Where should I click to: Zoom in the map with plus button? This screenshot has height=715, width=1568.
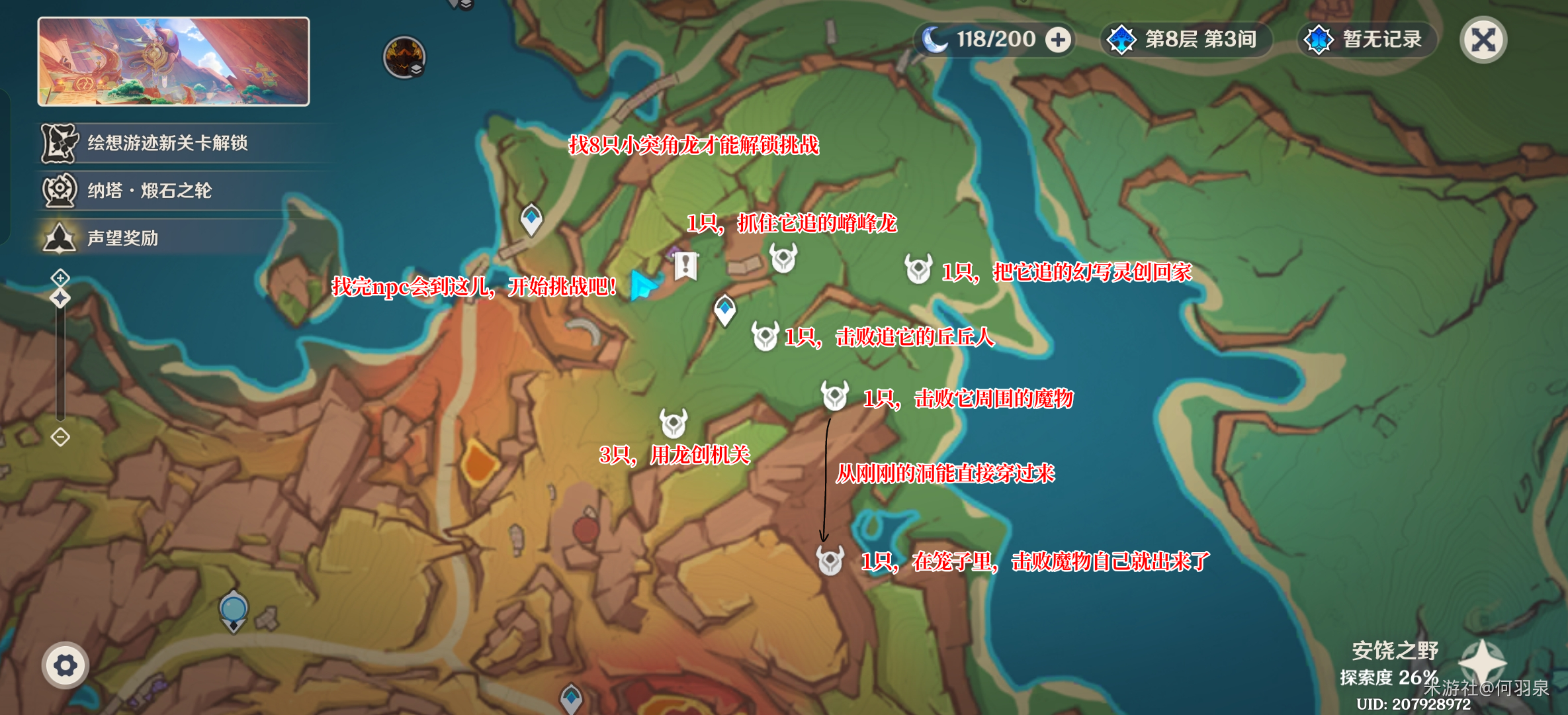(x=60, y=277)
